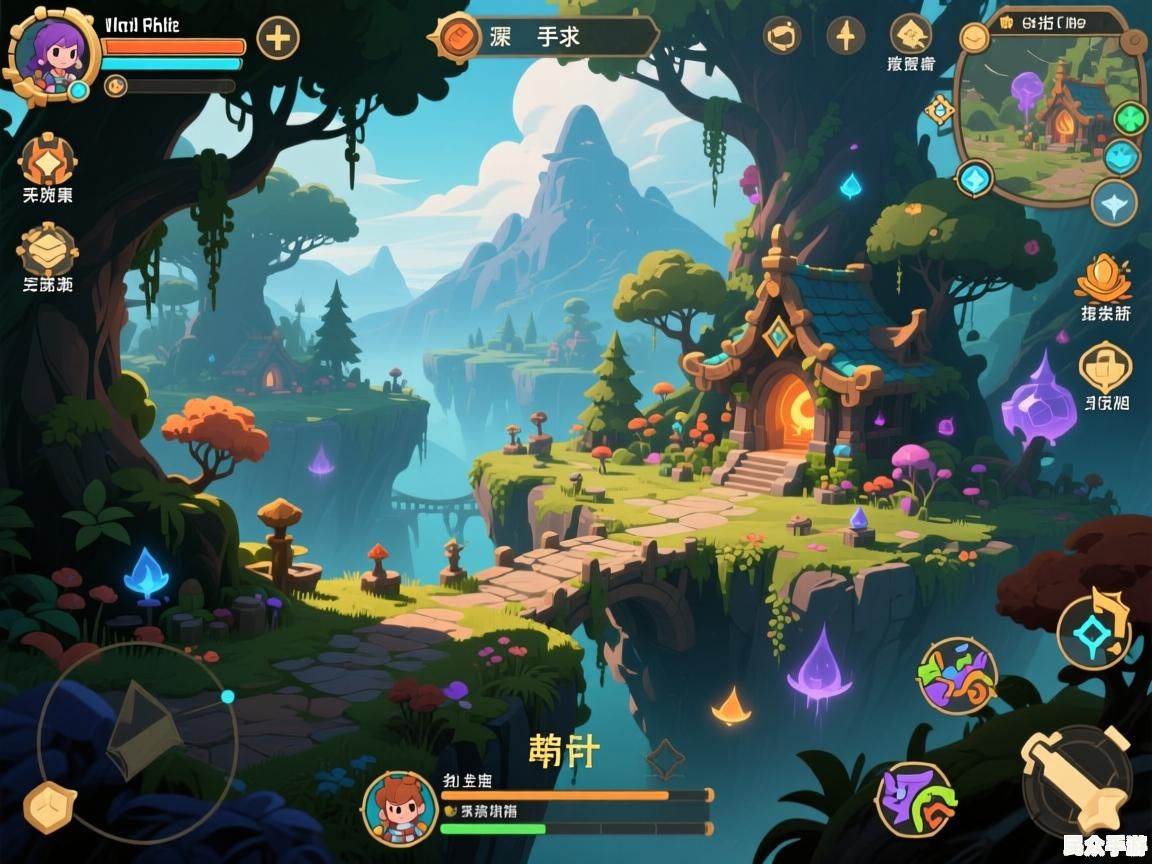Tap the golden hexagon button near joystick
This screenshot has width=1152, height=864.
pyautogui.click(x=48, y=807)
